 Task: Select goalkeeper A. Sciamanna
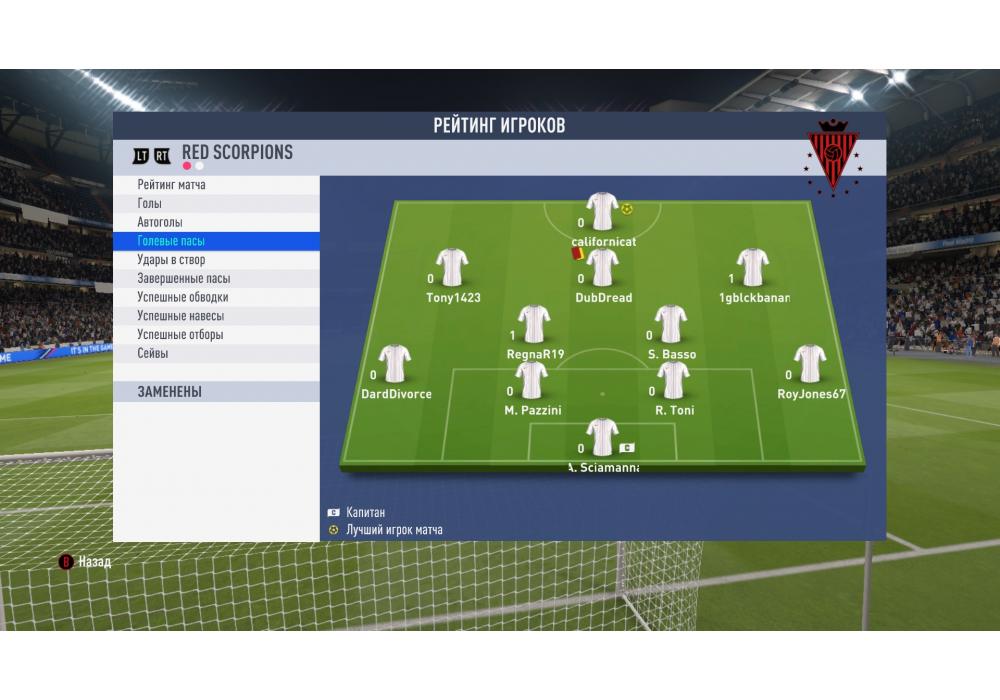coord(602,438)
